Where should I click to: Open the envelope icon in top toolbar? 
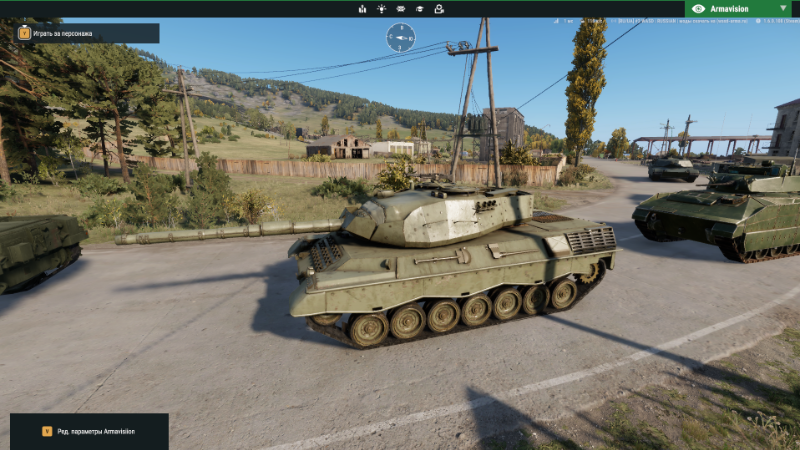coord(401,9)
